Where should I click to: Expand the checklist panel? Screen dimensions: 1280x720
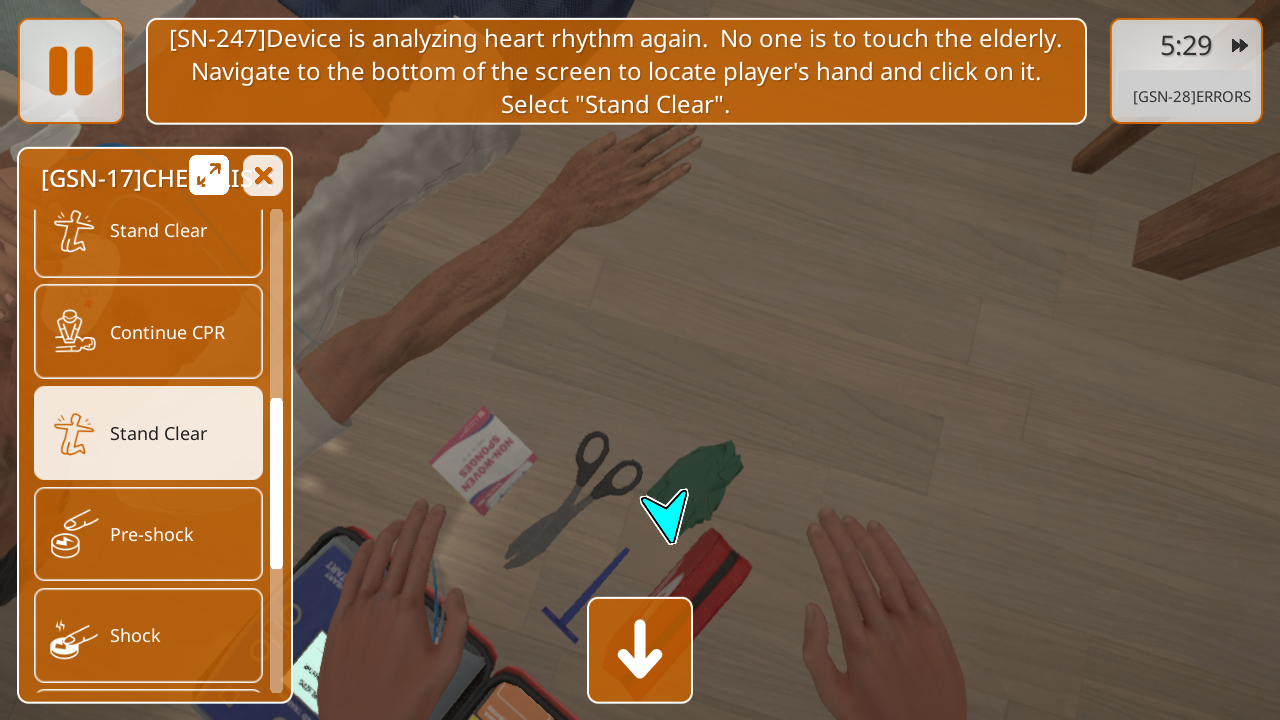[x=209, y=176]
